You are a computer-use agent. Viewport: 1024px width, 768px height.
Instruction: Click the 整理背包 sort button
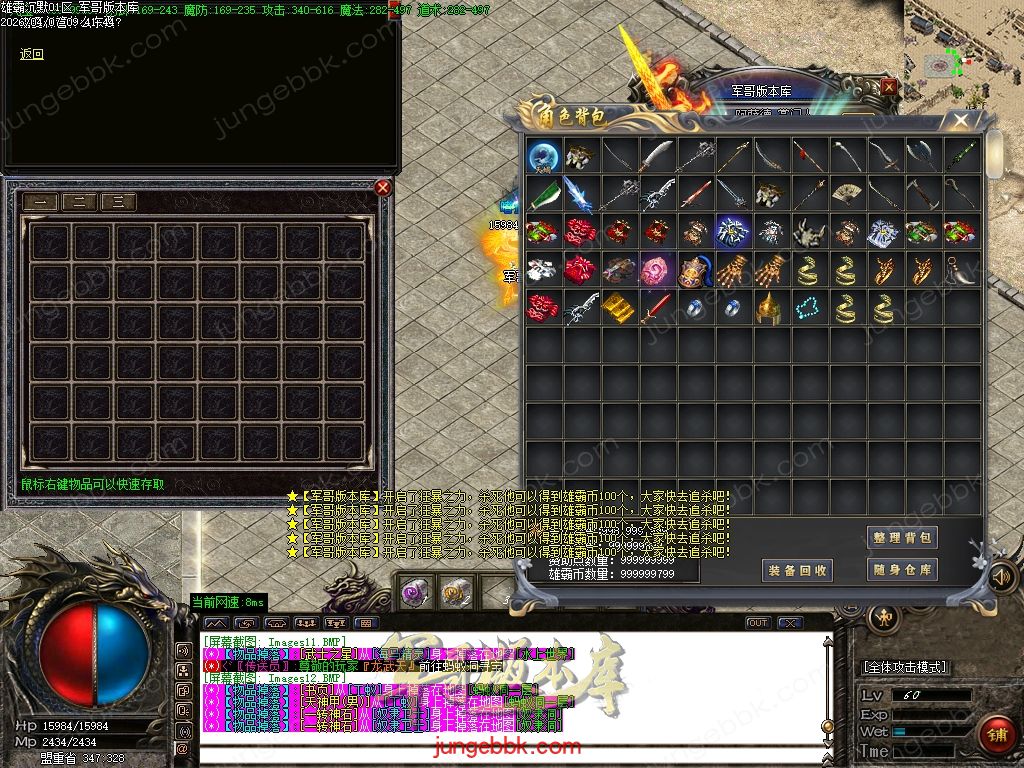902,537
